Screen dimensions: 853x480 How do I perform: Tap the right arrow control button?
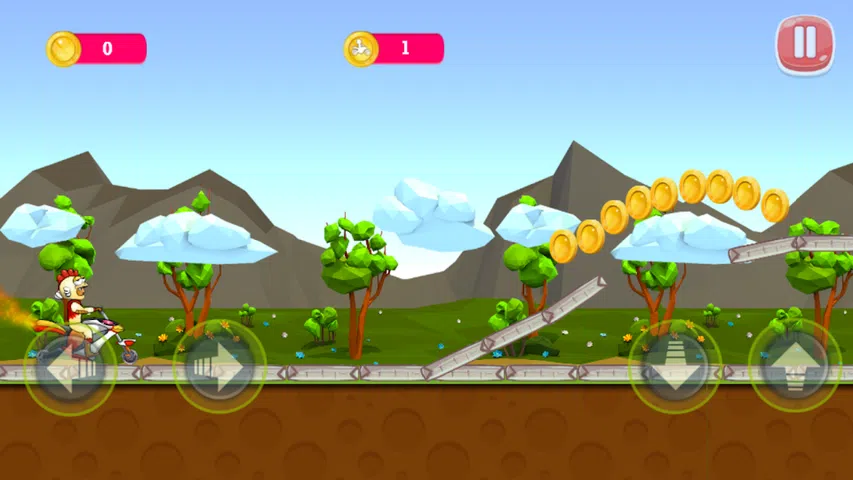219,367
